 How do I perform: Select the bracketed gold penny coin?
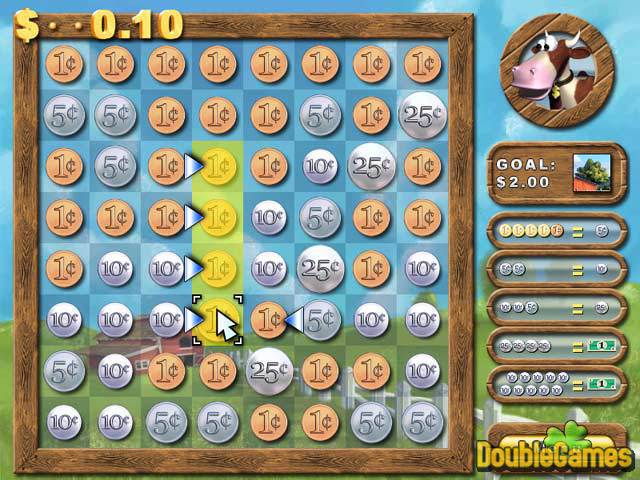(x=216, y=320)
